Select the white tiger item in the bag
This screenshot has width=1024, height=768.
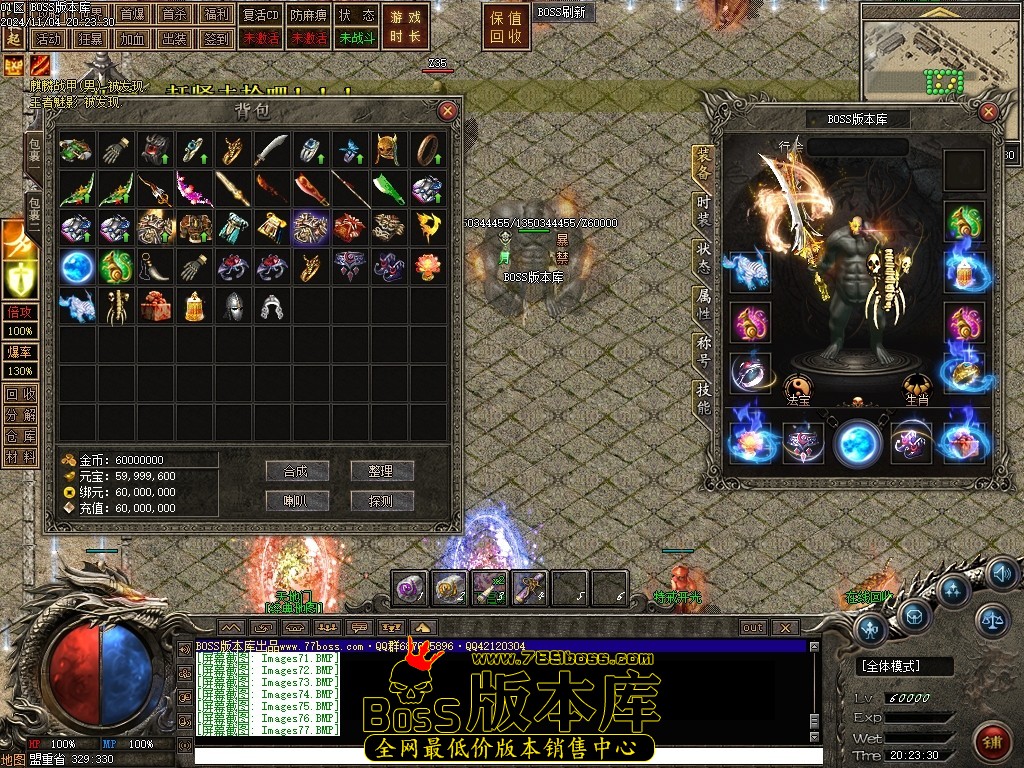[x=76, y=305]
